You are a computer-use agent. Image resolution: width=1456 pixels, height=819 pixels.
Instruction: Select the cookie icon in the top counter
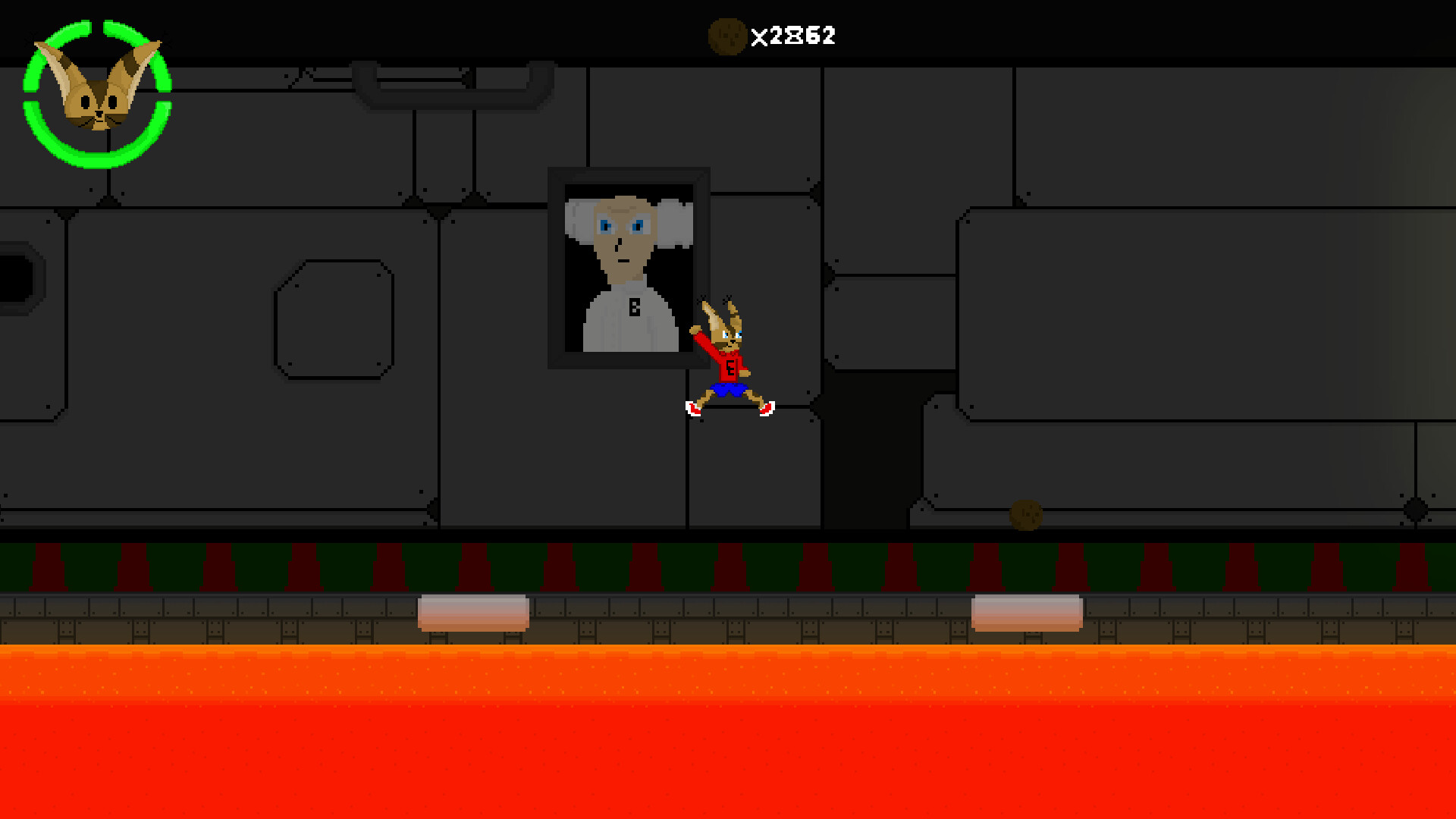pos(726,34)
